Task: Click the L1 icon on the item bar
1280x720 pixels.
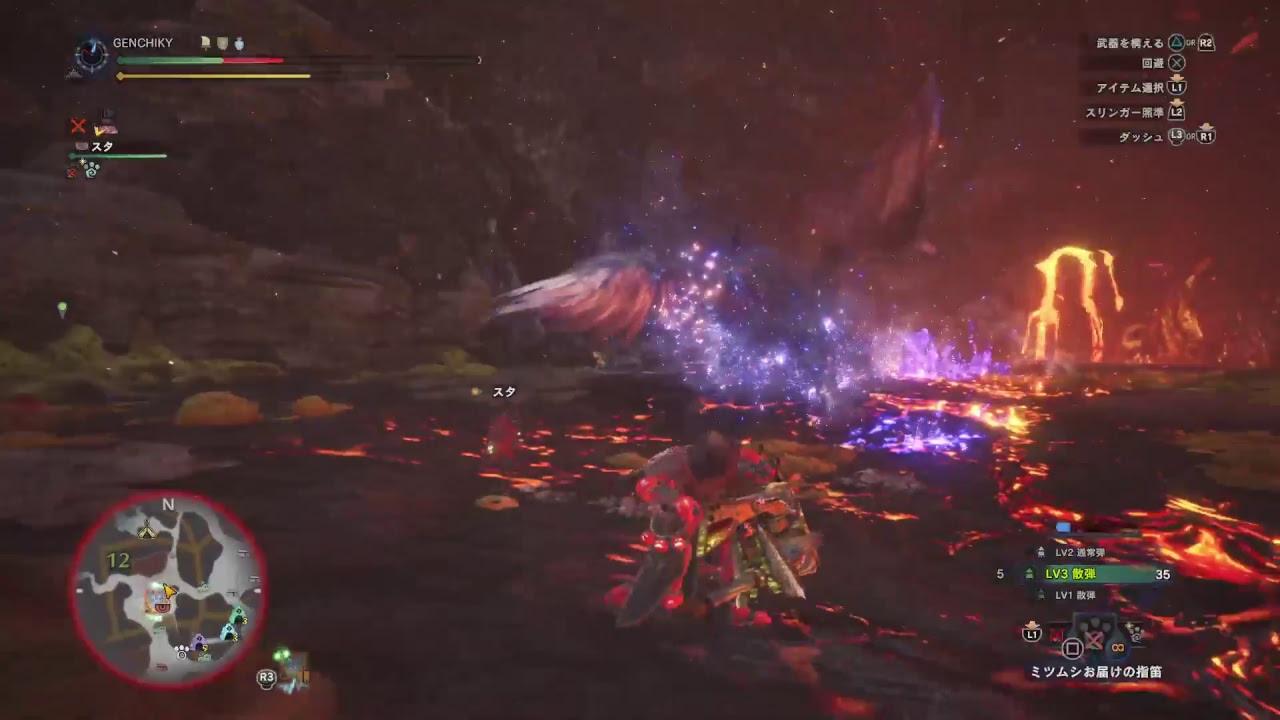Action: (1032, 635)
